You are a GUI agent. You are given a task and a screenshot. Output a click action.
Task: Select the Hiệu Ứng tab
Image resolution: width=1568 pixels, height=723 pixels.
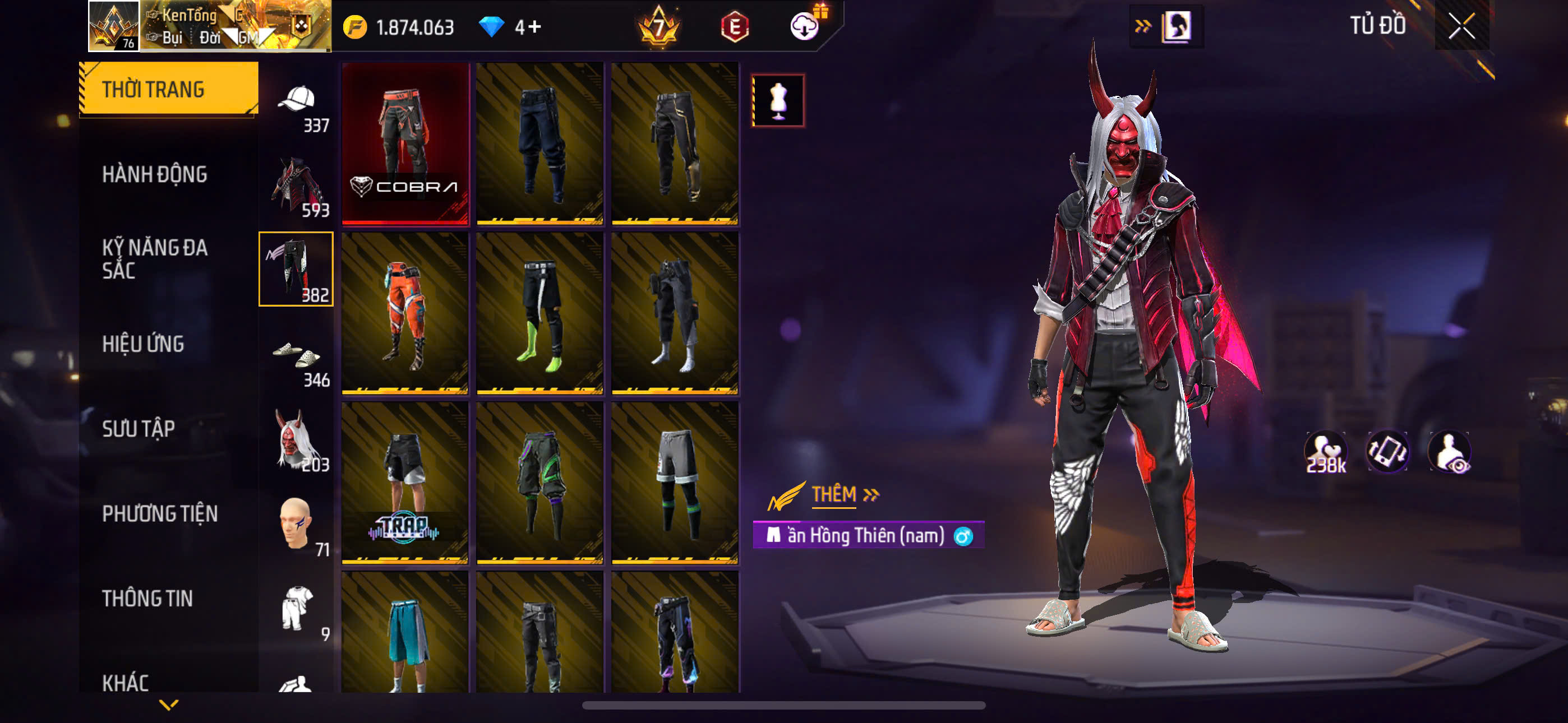click(x=143, y=344)
